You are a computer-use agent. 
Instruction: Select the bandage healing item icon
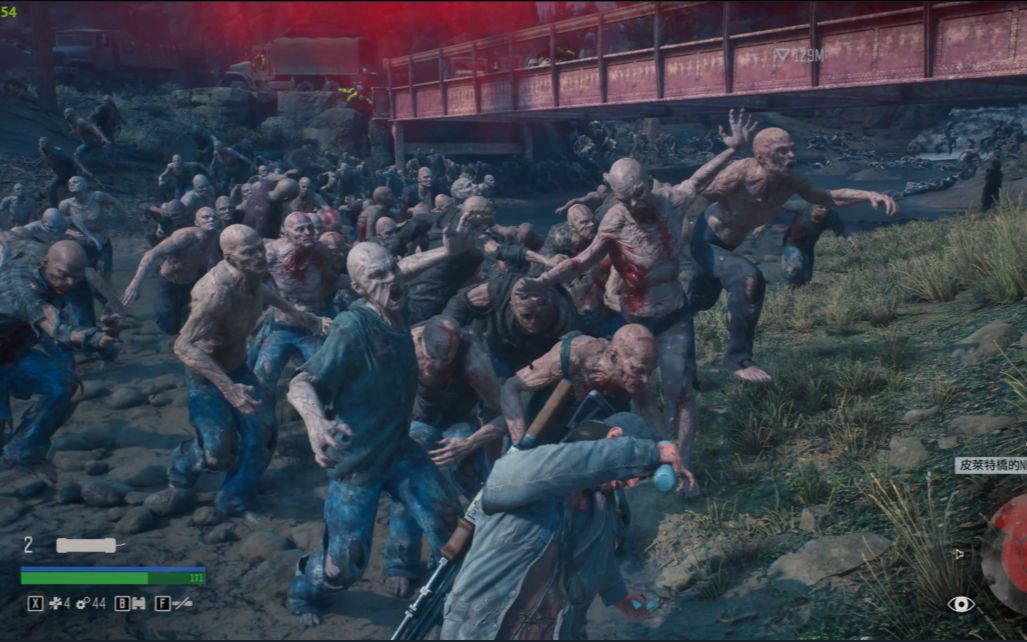(54, 604)
